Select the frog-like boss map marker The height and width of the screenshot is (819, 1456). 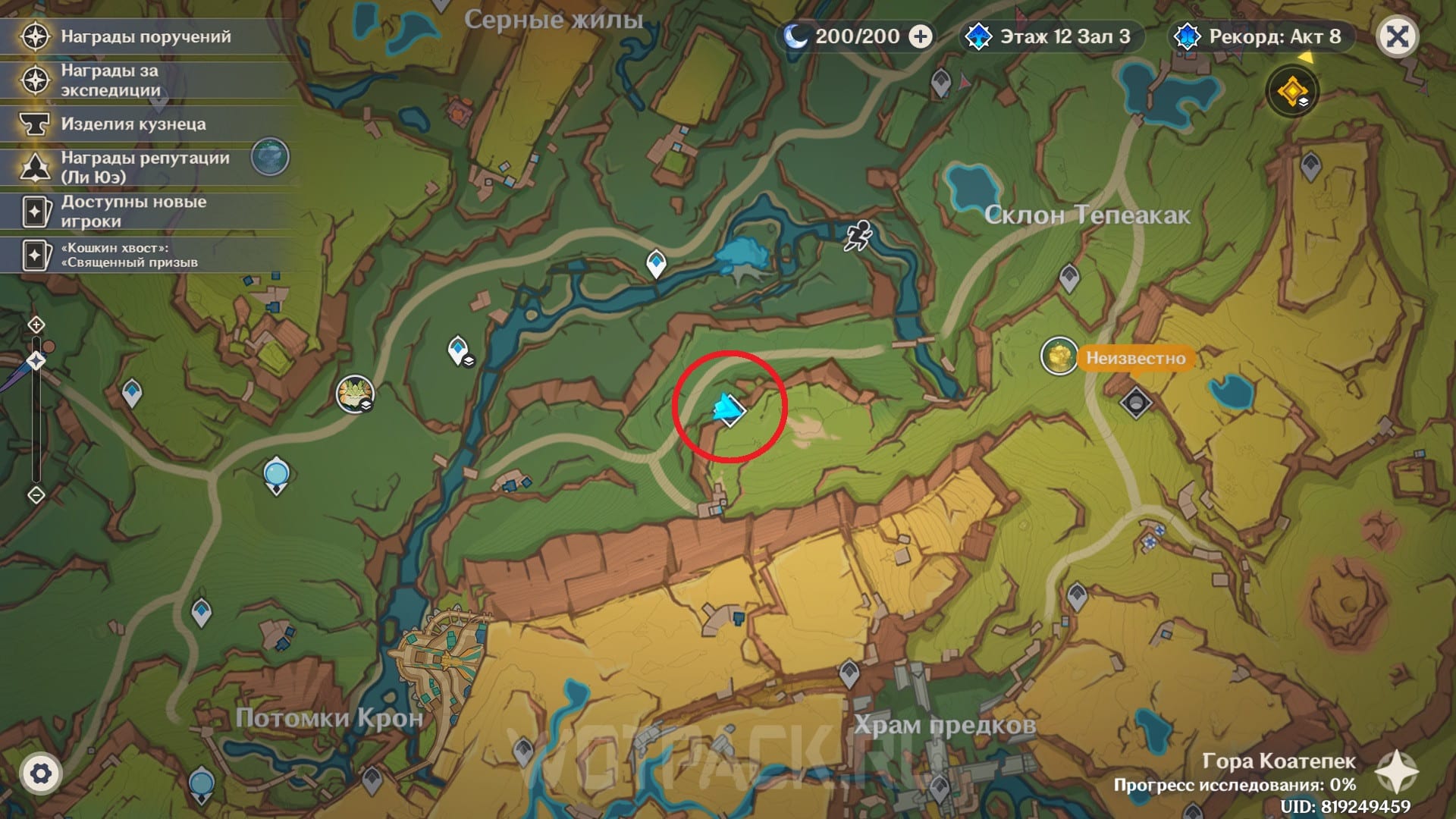[x=354, y=394]
